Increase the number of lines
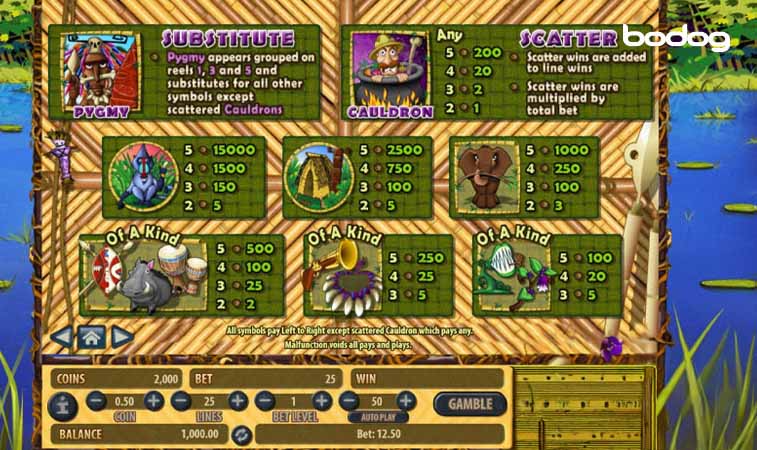The height and width of the screenshot is (450, 757). (x=237, y=401)
